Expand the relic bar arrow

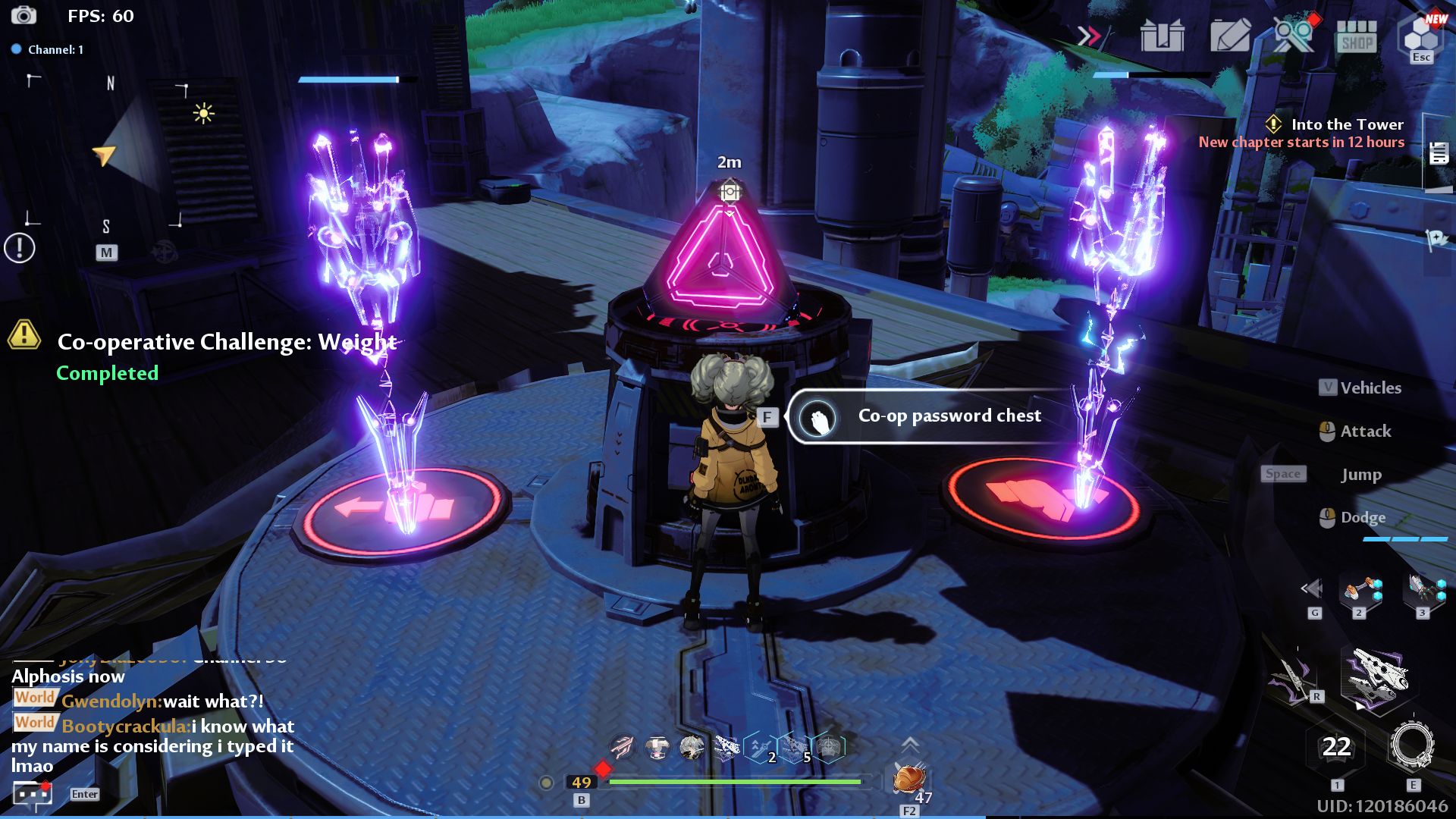pos(1312,588)
